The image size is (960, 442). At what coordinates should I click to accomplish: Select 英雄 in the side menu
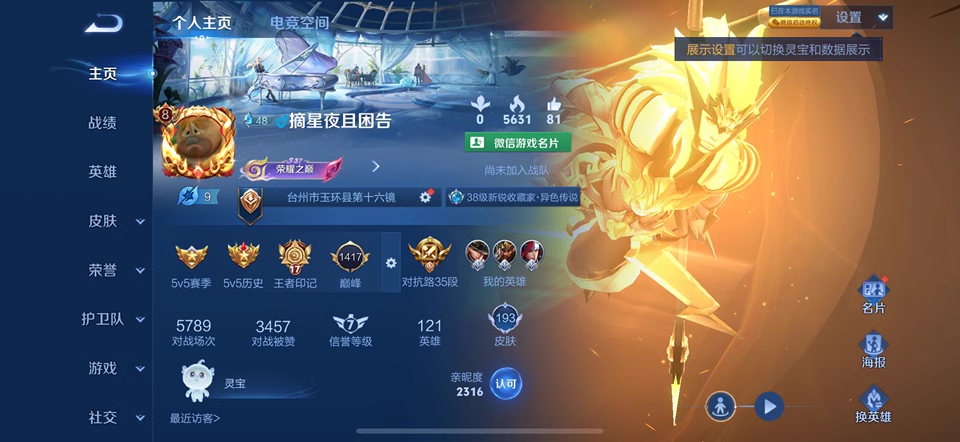click(102, 172)
